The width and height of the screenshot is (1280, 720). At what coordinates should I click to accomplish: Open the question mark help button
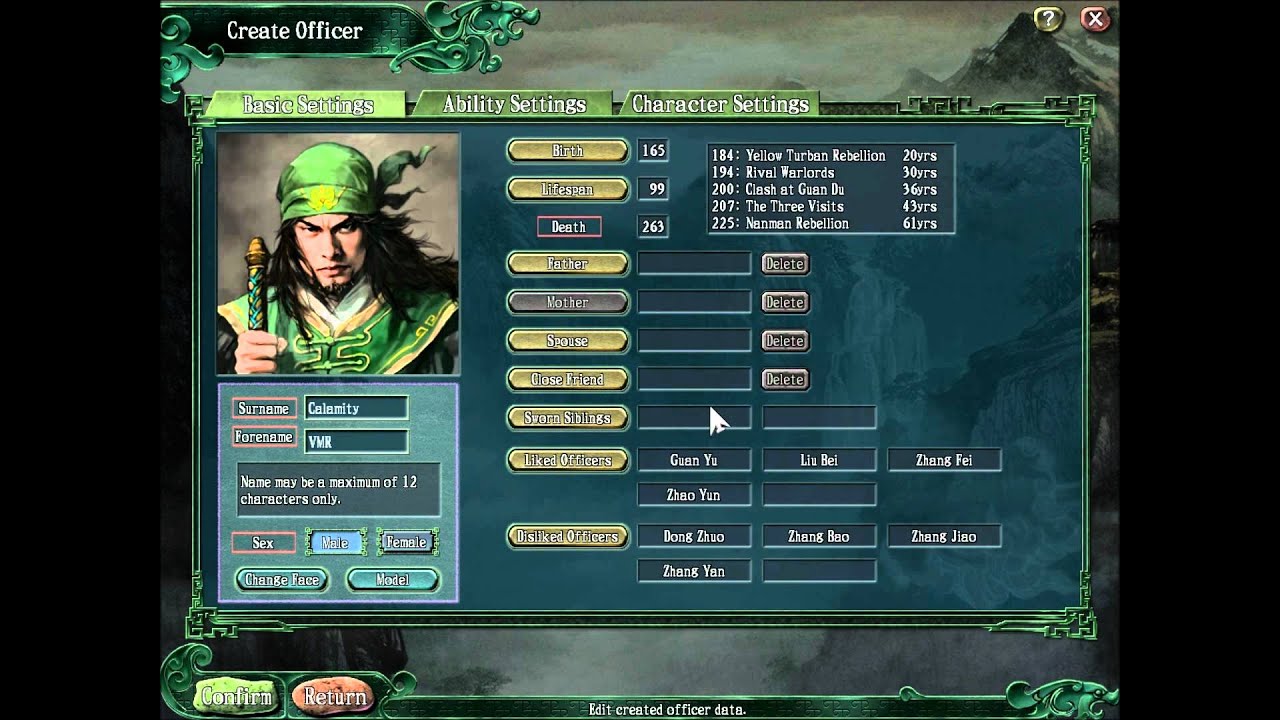1047,19
